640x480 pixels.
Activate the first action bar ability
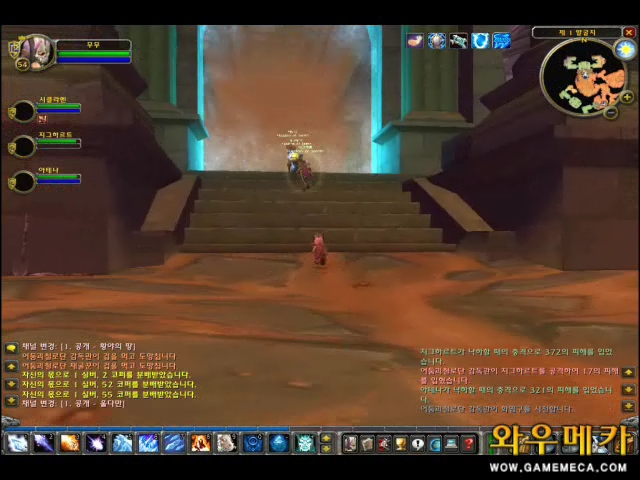pos(17,443)
